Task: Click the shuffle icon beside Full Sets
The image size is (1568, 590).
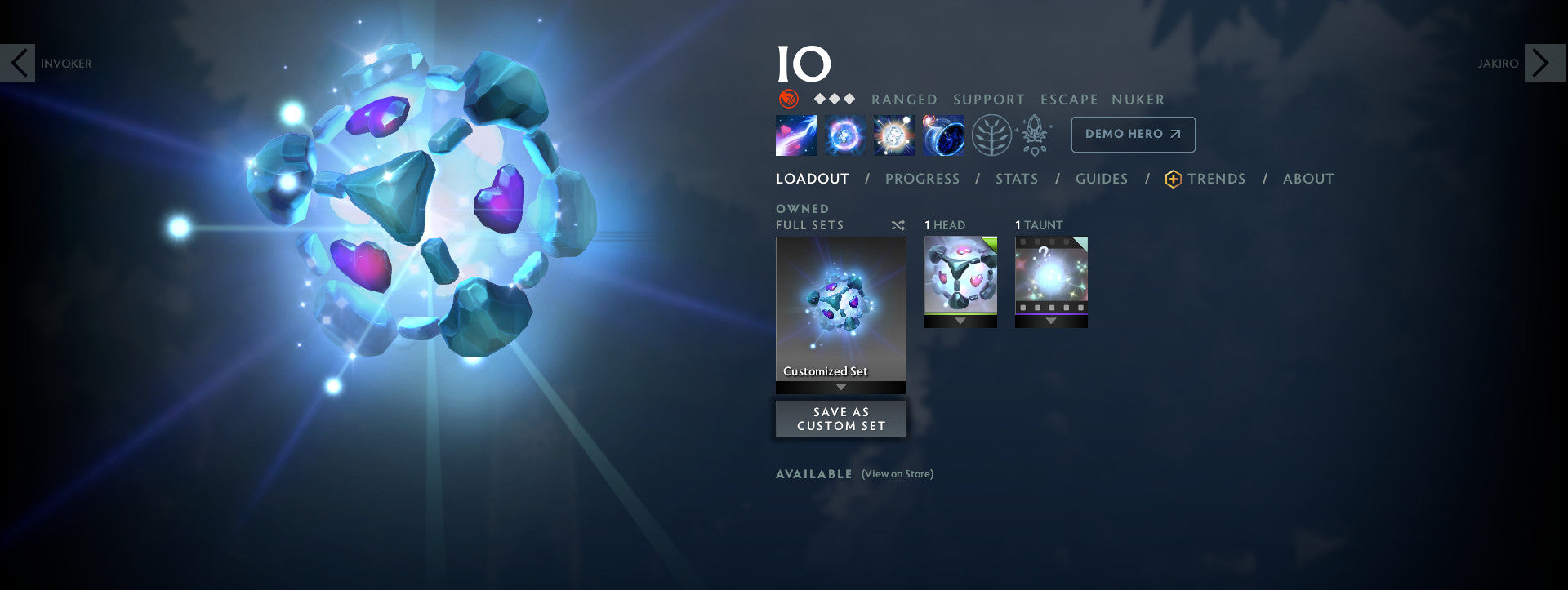Action: tap(897, 225)
